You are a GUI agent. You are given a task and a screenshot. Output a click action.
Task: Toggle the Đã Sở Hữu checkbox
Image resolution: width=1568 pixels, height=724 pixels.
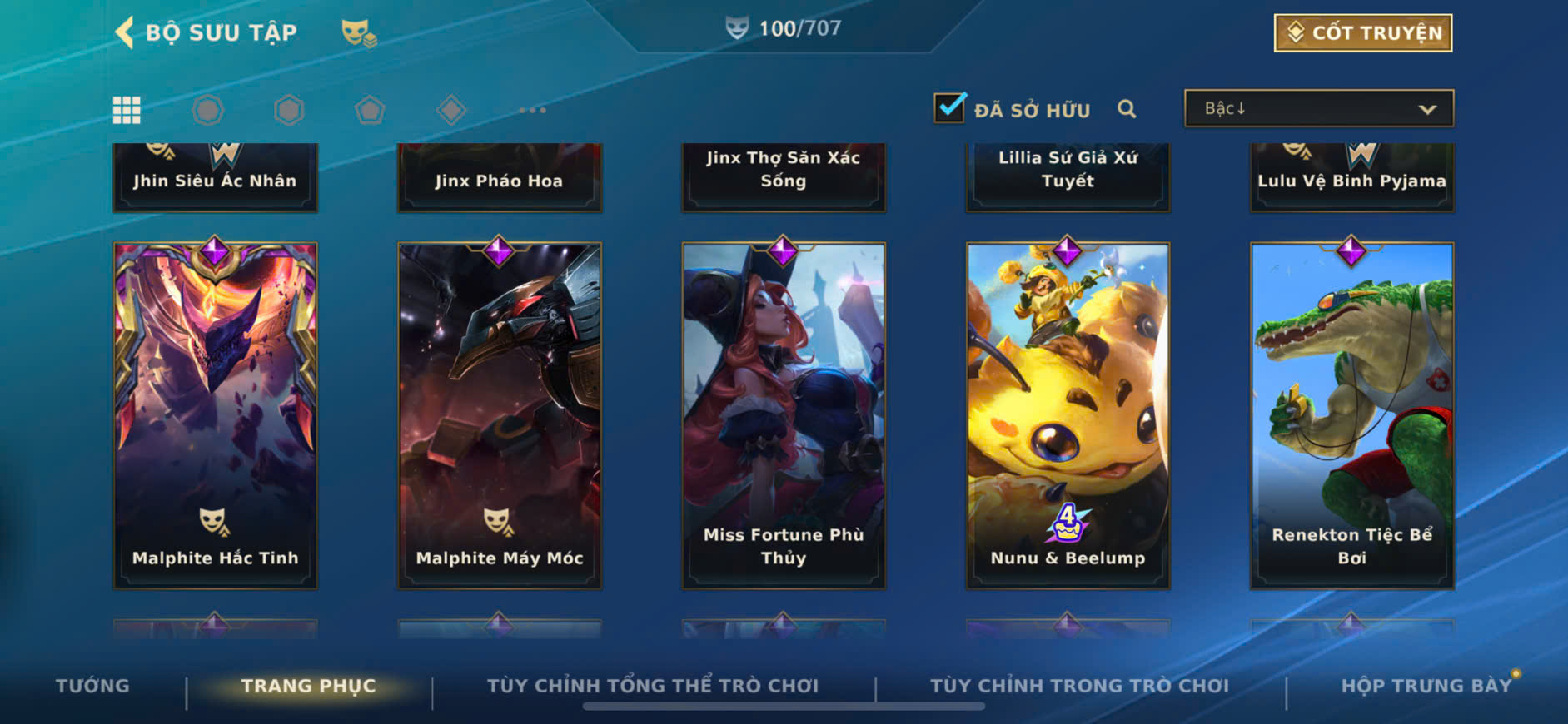[949, 108]
